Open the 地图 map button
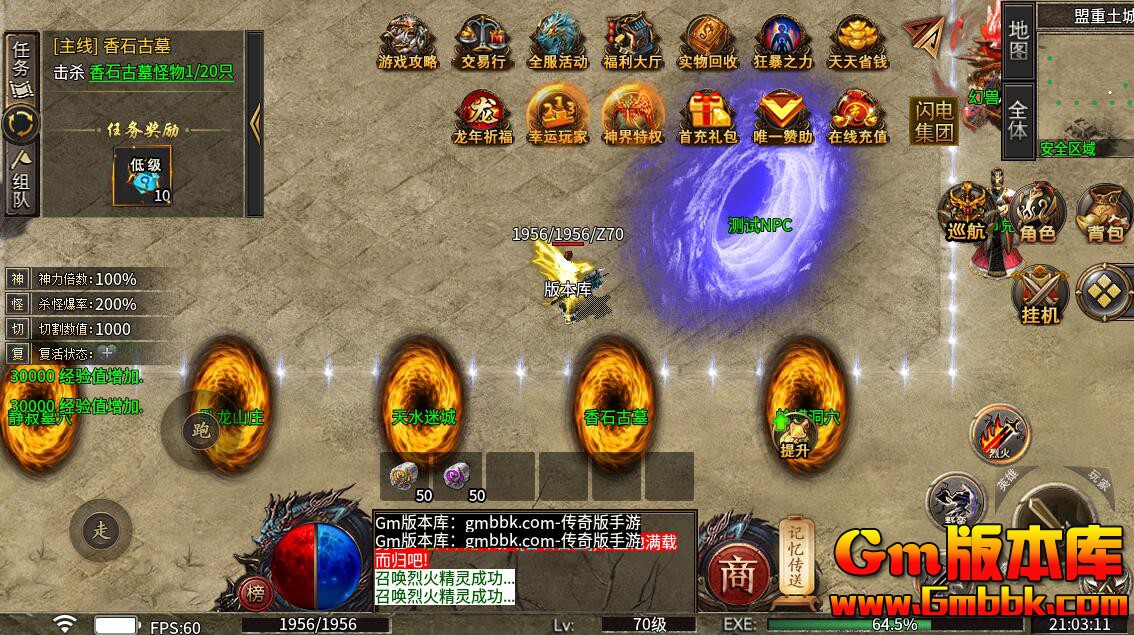Screen dimensions: 1134x635 coord(1018,41)
